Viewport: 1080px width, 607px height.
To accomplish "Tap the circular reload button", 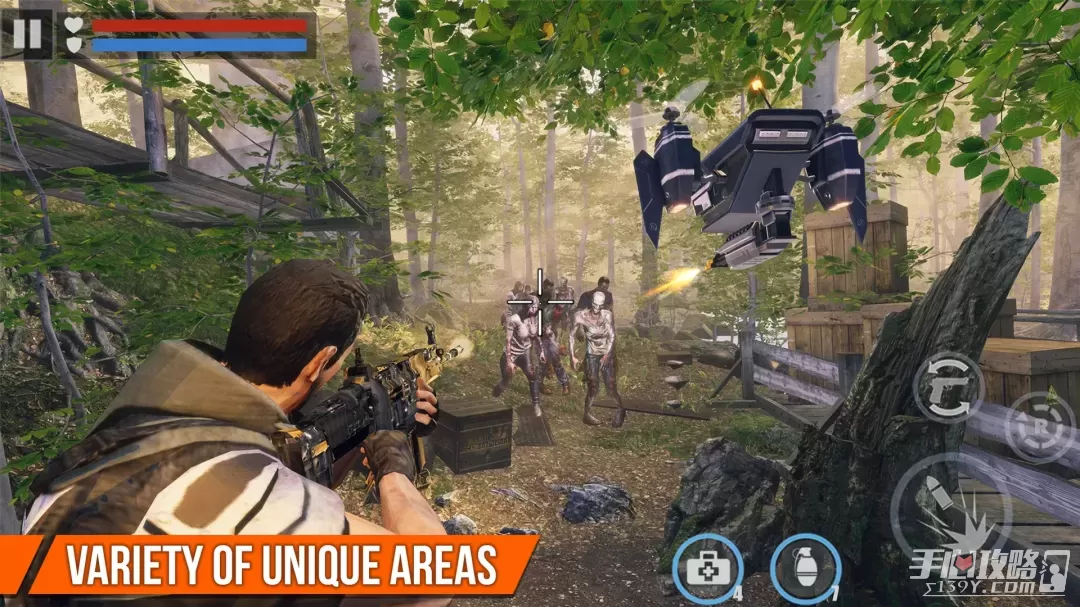I will click(1040, 426).
